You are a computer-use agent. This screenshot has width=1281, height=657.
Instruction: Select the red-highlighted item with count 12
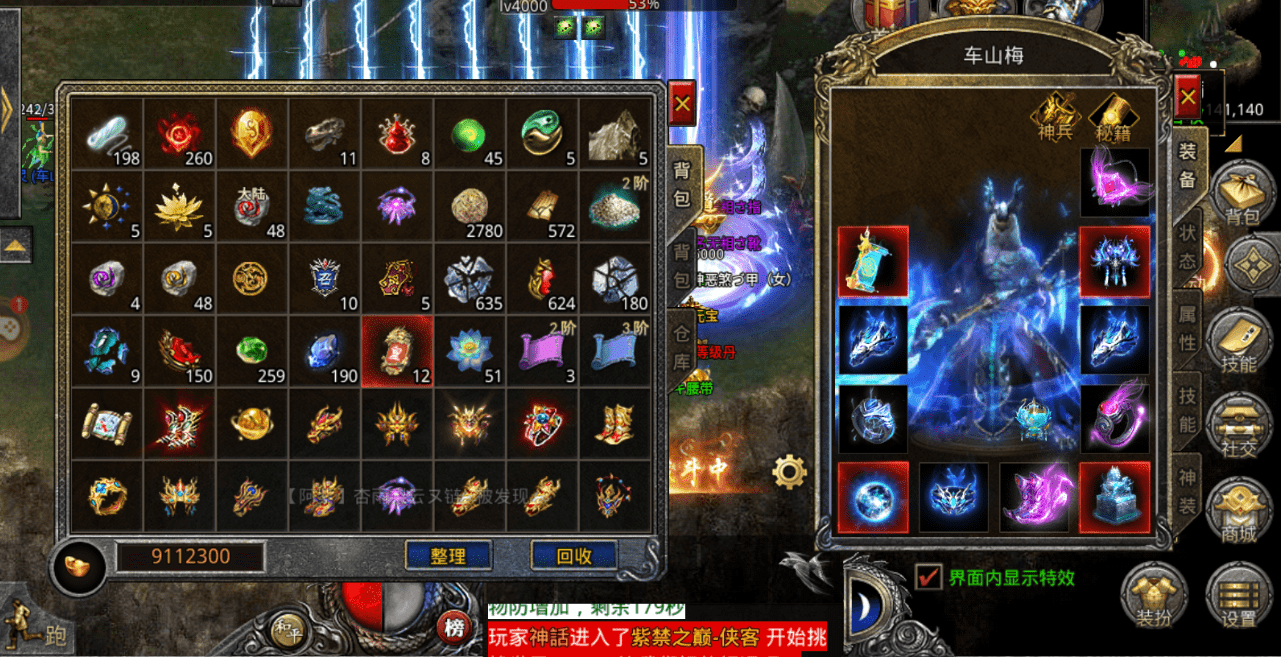point(397,352)
